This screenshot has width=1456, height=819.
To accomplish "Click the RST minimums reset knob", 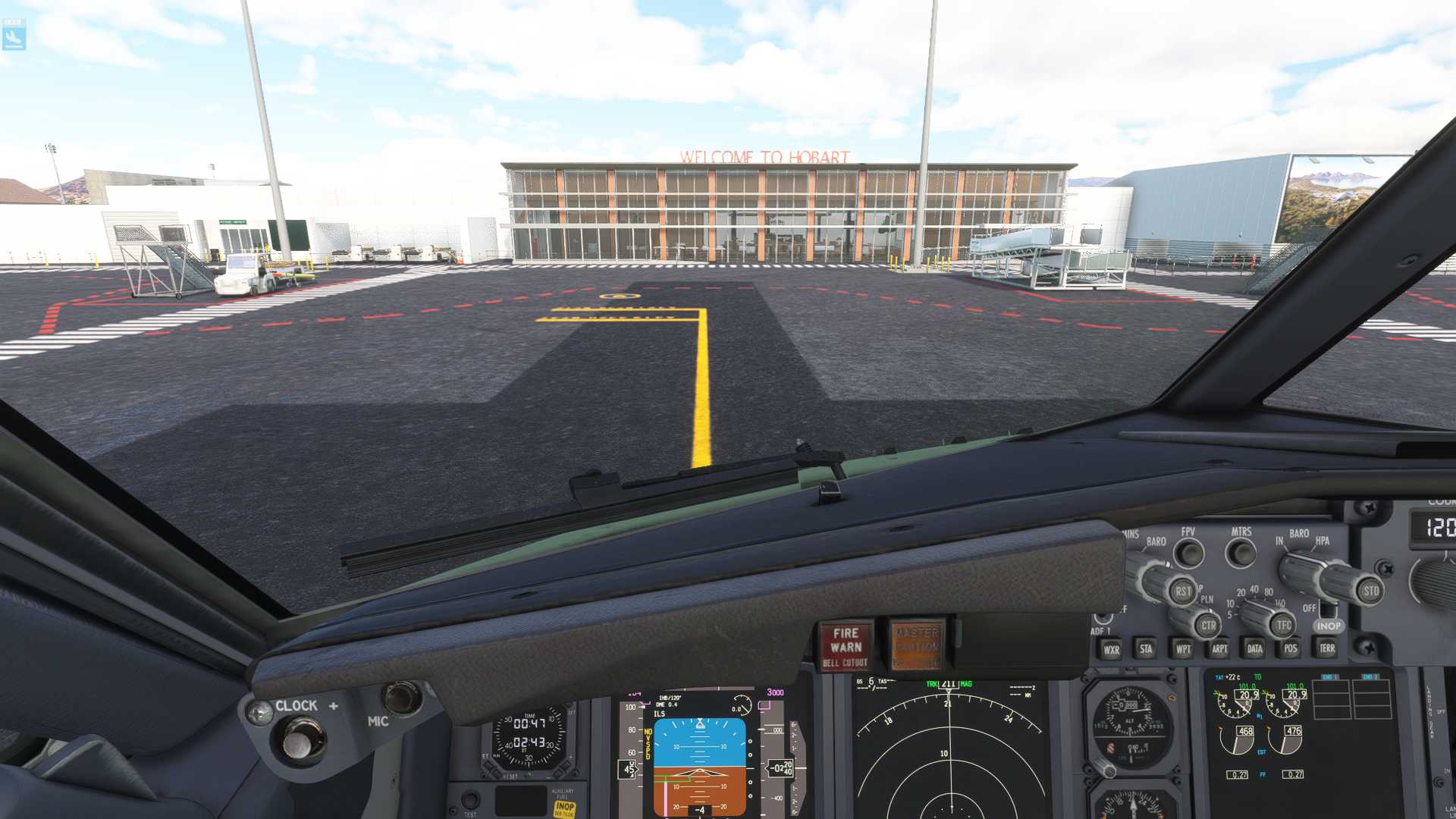I will [1181, 591].
